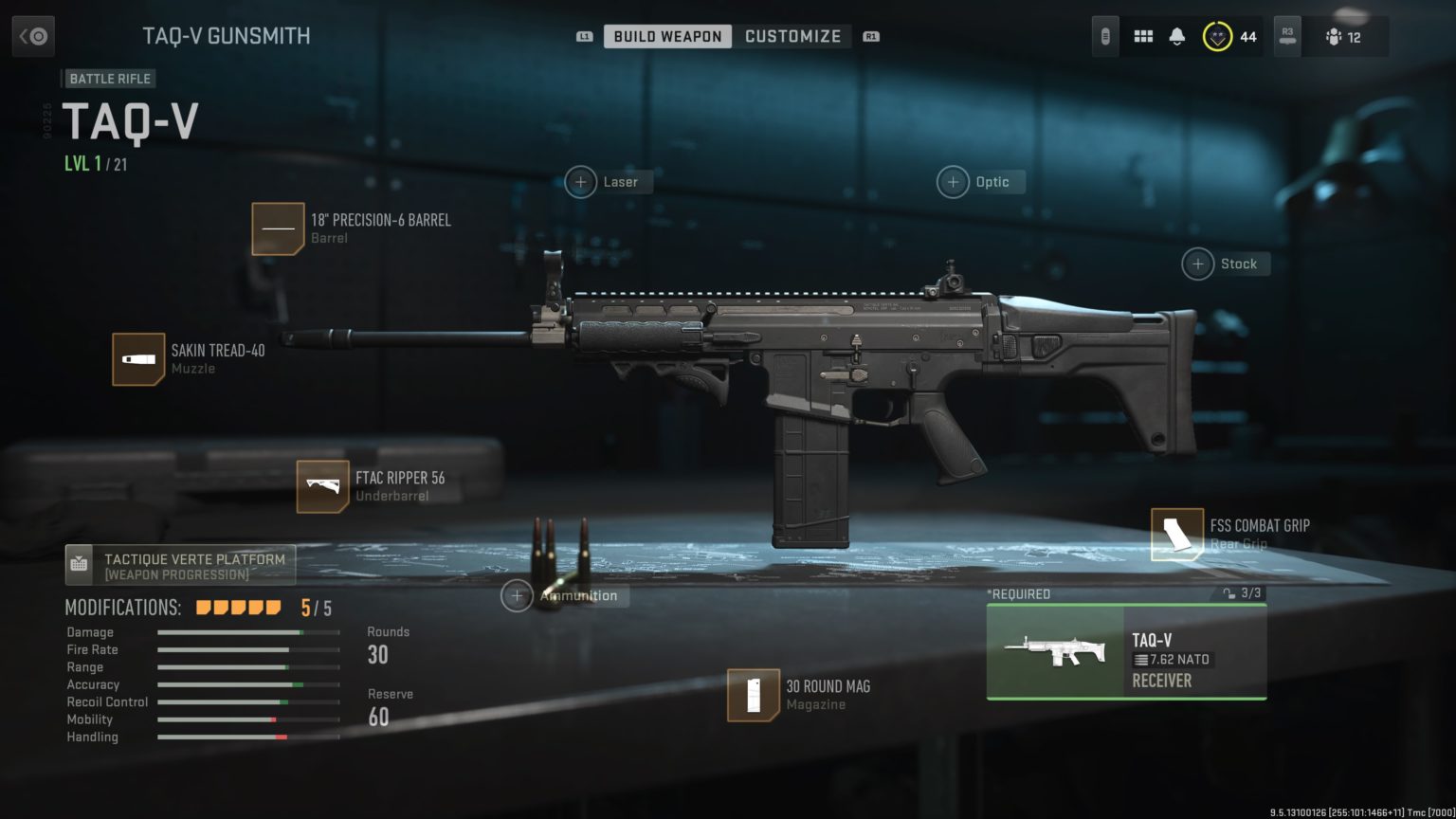
Task: Open the Tactique Verte Platform weapon progression
Action: [181, 563]
